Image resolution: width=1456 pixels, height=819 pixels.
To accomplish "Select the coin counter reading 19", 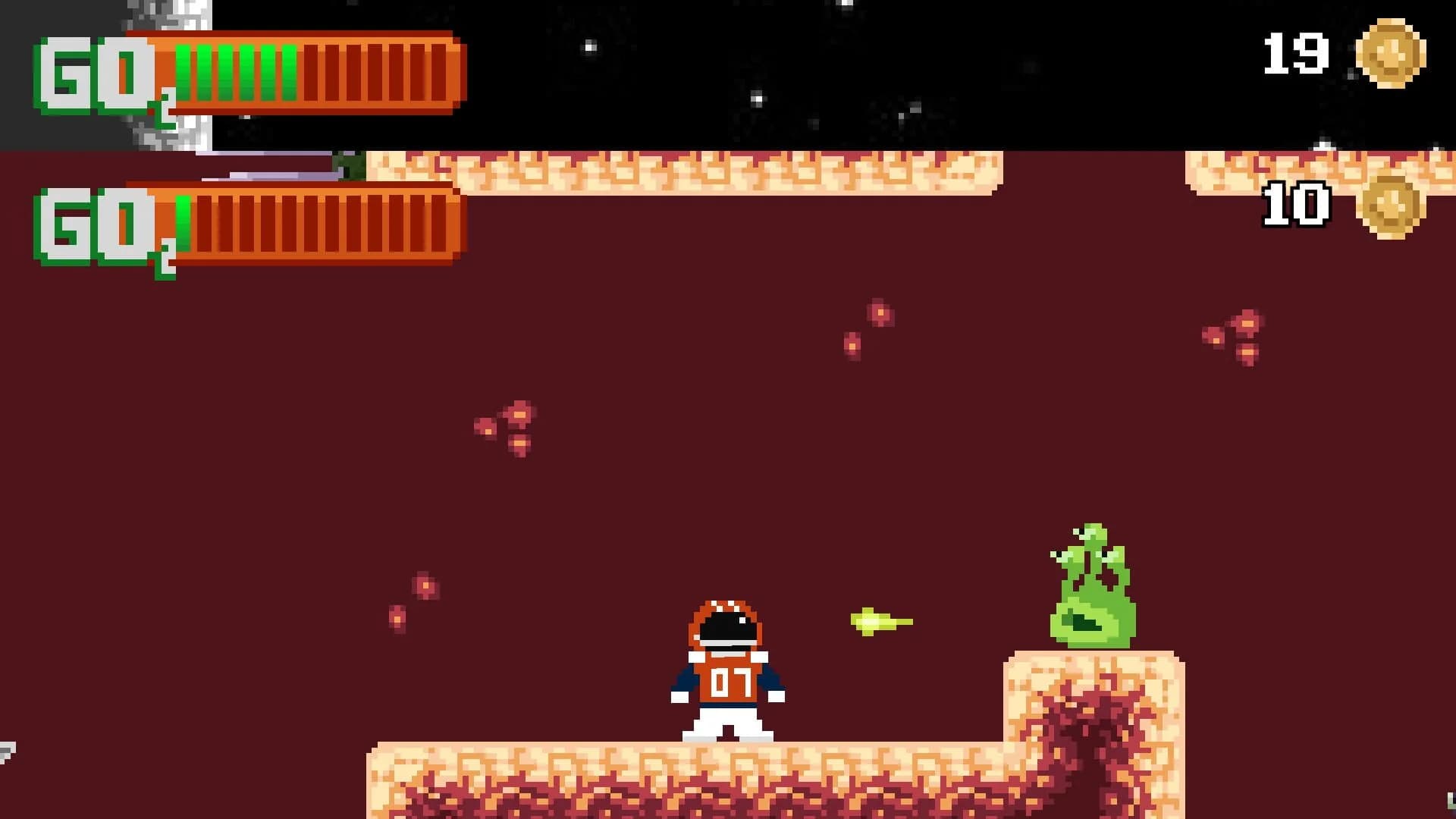I will (1297, 52).
